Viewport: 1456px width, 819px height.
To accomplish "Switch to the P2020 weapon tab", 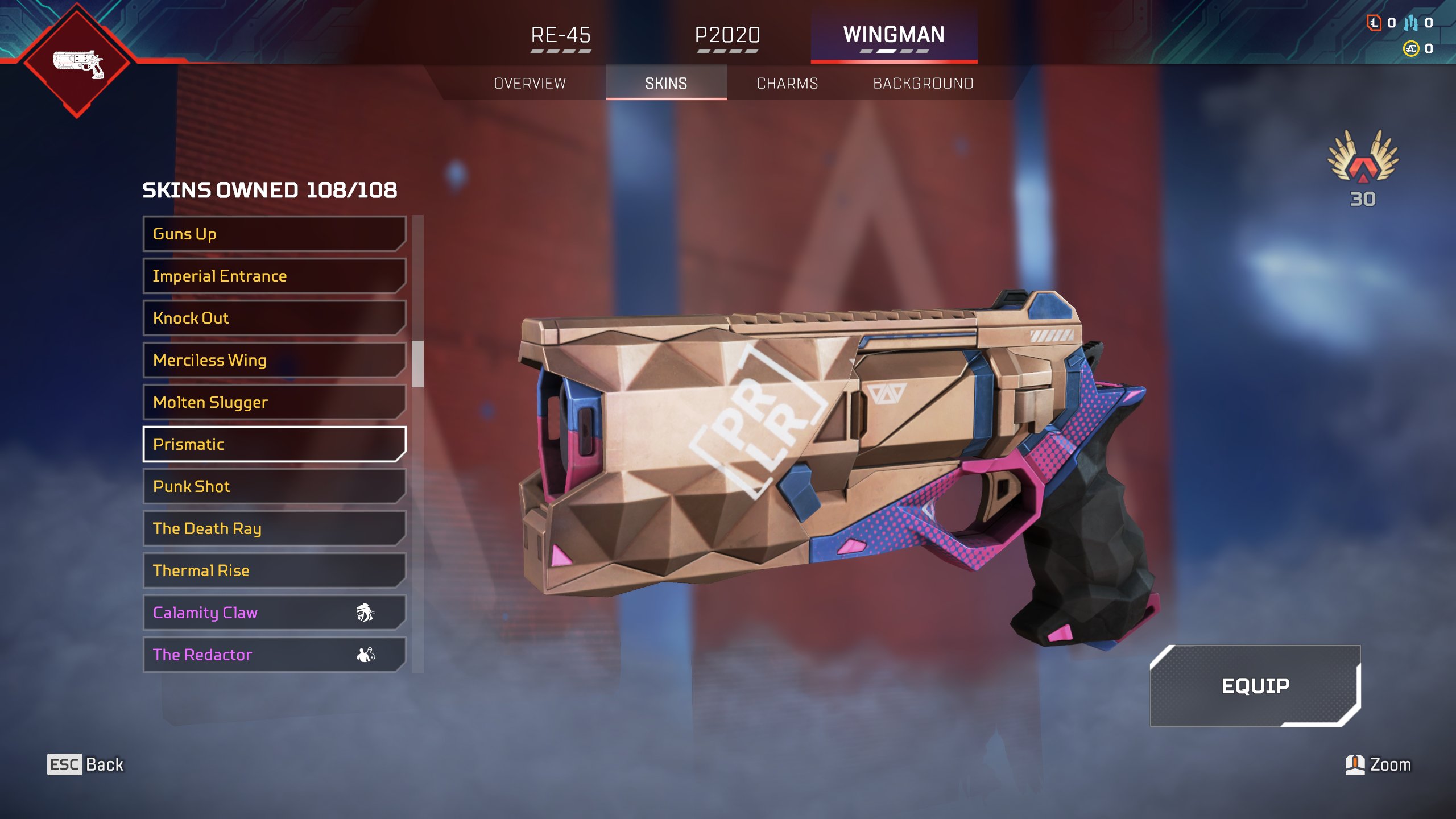I will (x=727, y=35).
